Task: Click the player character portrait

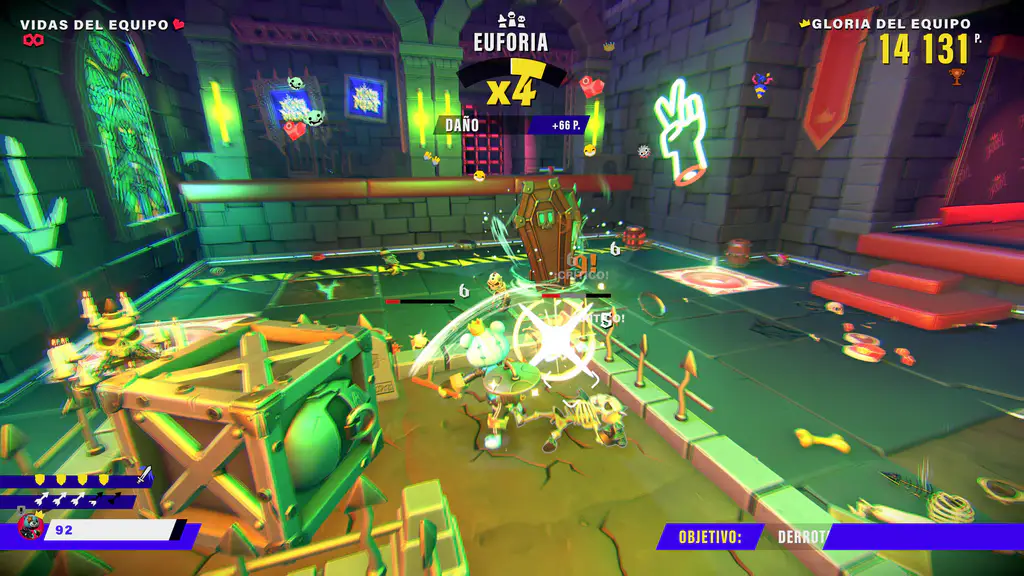Action: tap(28, 527)
